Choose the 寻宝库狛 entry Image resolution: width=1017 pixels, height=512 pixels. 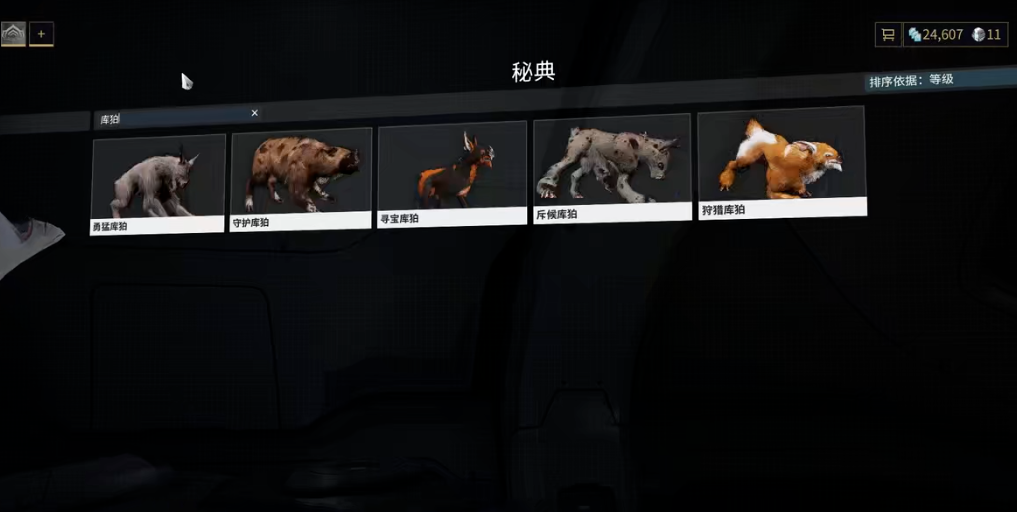click(x=452, y=174)
